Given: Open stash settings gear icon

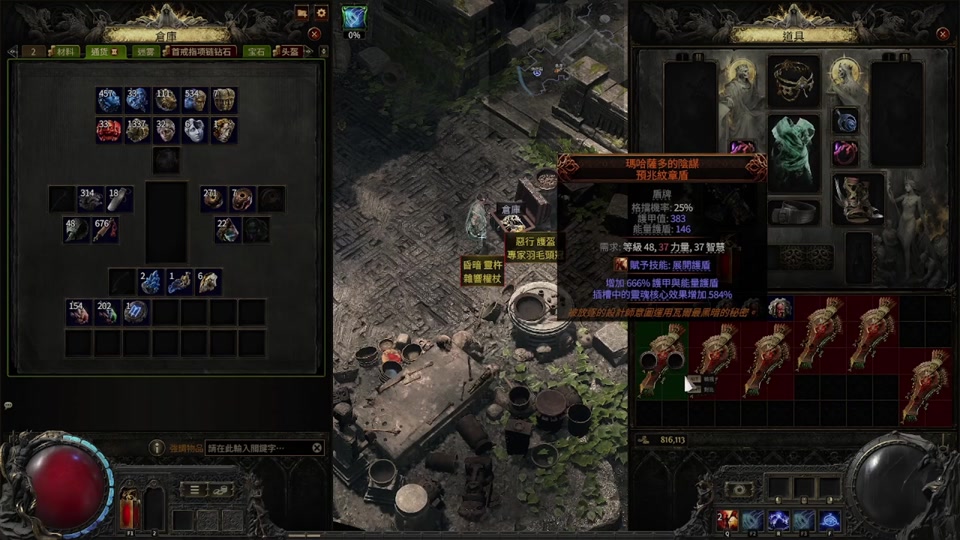Looking at the screenshot, I should point(321,13).
